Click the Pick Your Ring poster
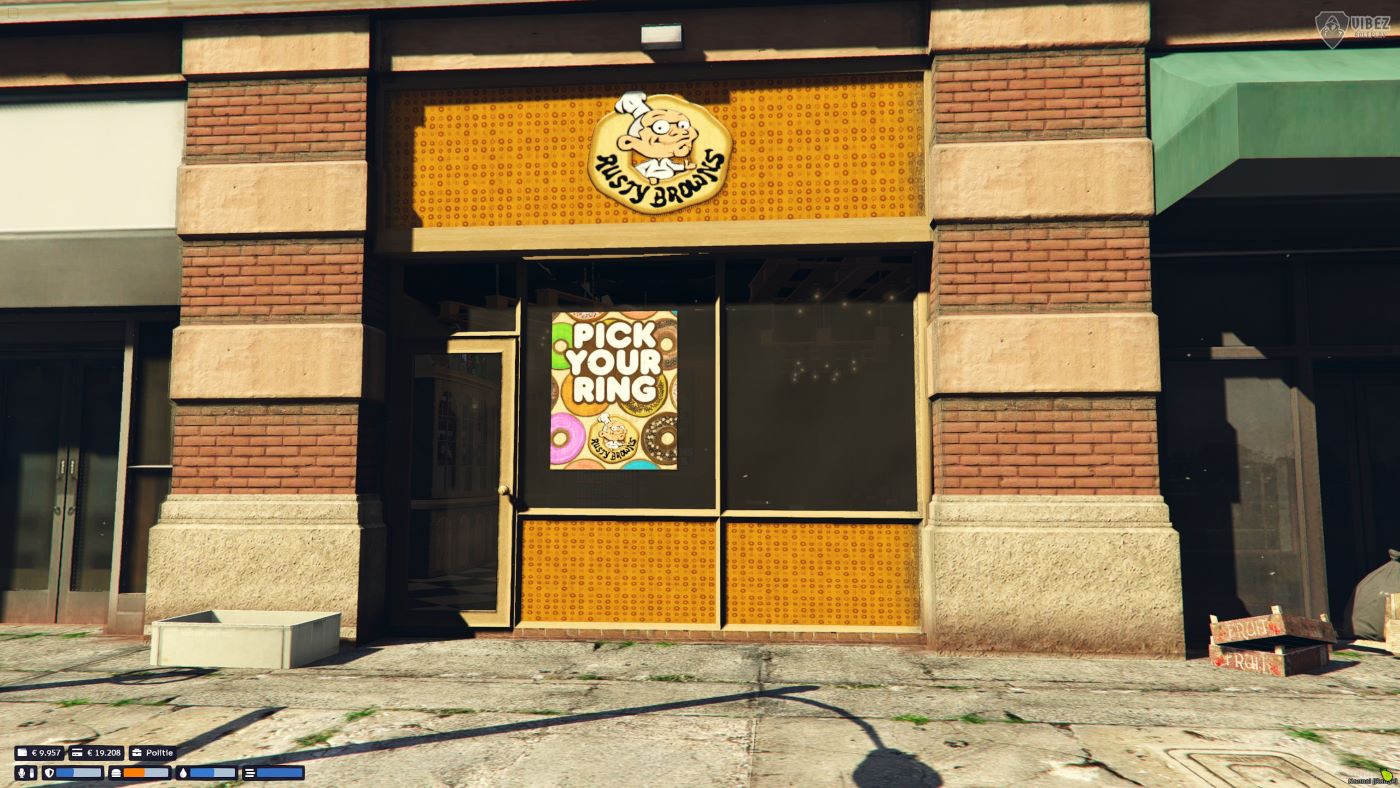 pos(614,390)
